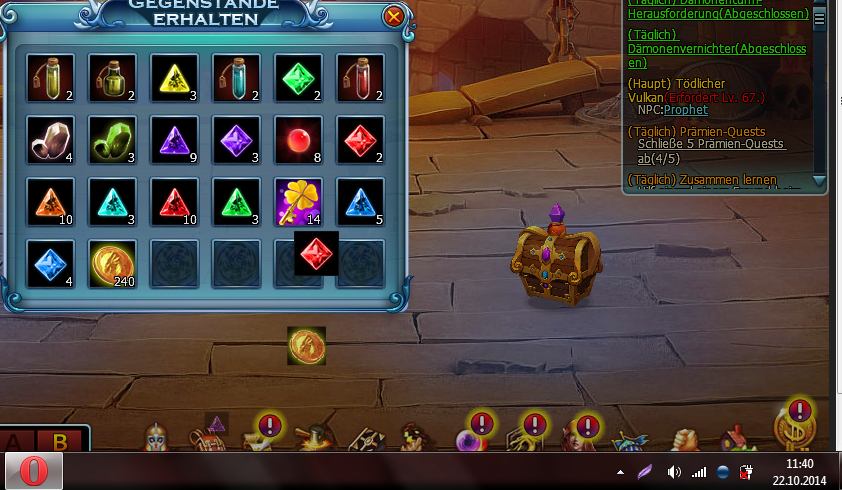Click the quest tracker's scroll-down arrow
842x490 pixels.
tap(820, 181)
